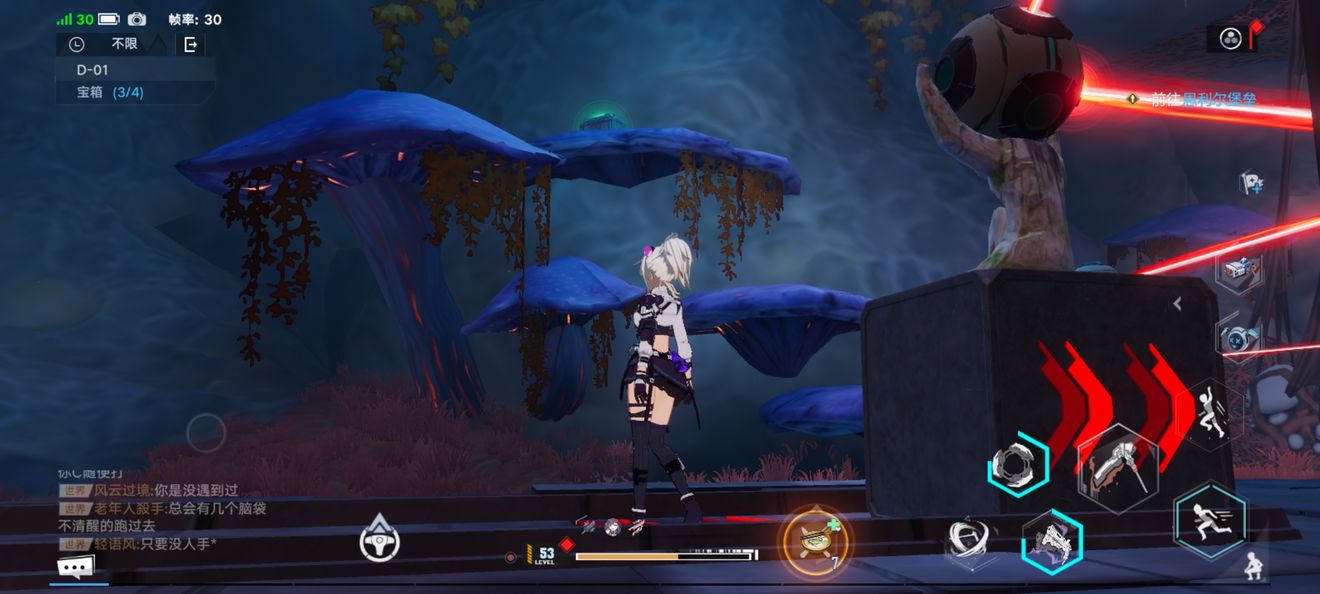This screenshot has width=1320, height=594.
Task: Tap the camera screenshot icon
Action: point(137,19)
